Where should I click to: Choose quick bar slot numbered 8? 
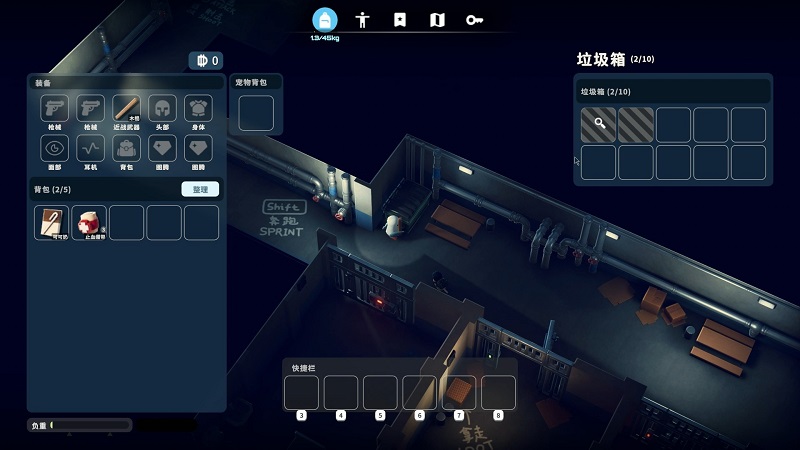pos(498,392)
